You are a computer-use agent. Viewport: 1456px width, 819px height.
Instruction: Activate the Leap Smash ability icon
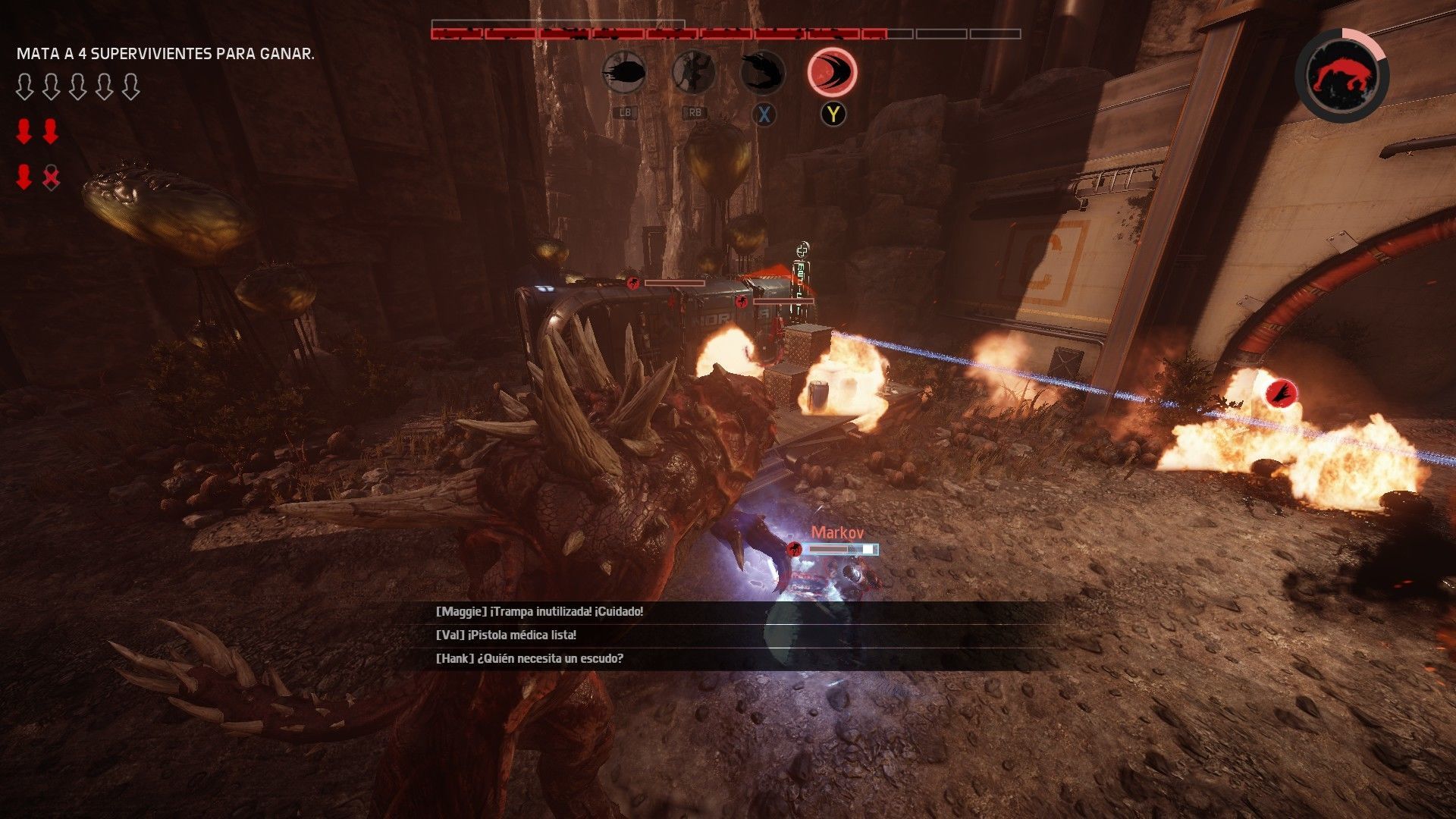(693, 74)
